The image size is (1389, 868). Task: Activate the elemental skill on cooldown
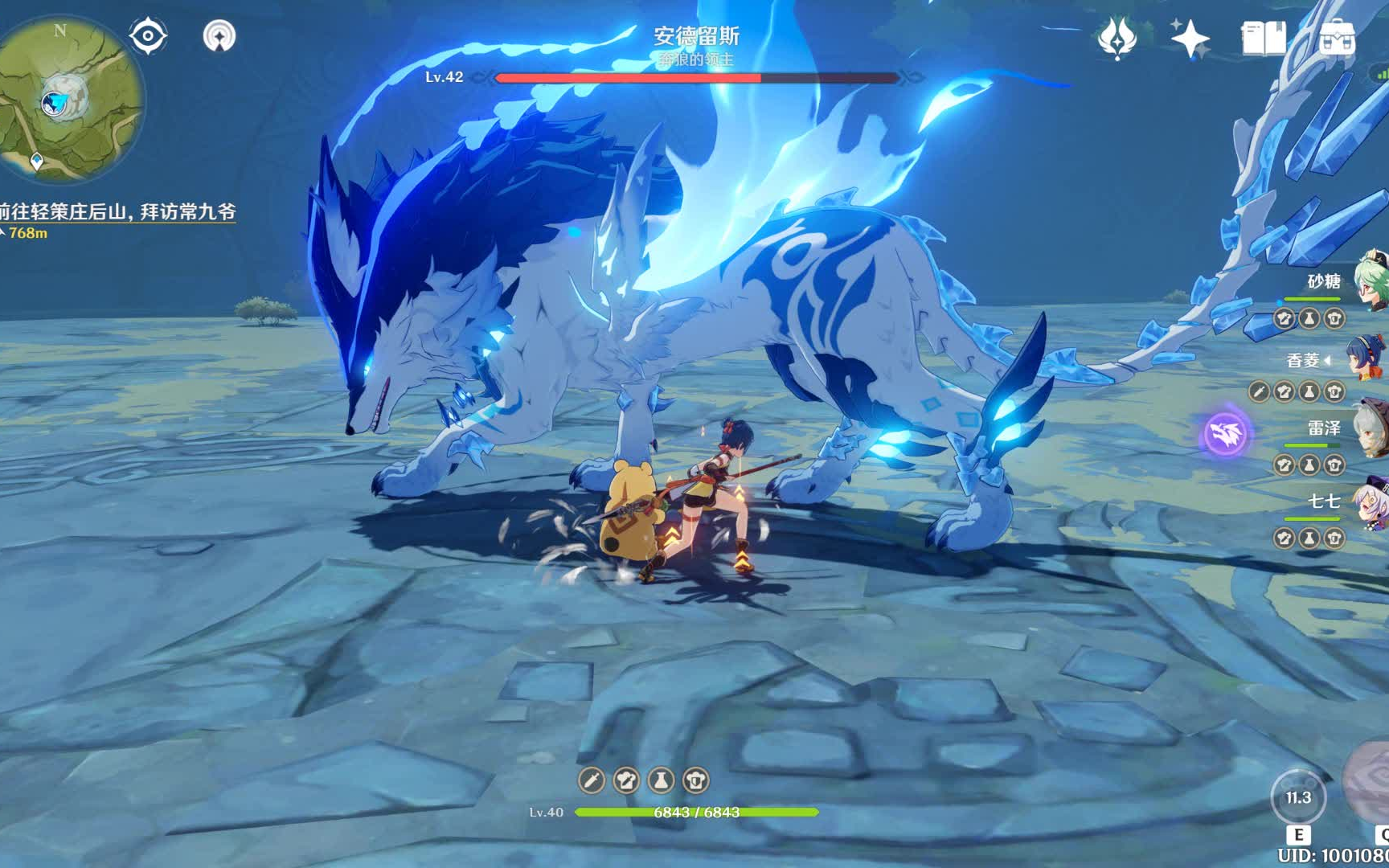click(1297, 798)
